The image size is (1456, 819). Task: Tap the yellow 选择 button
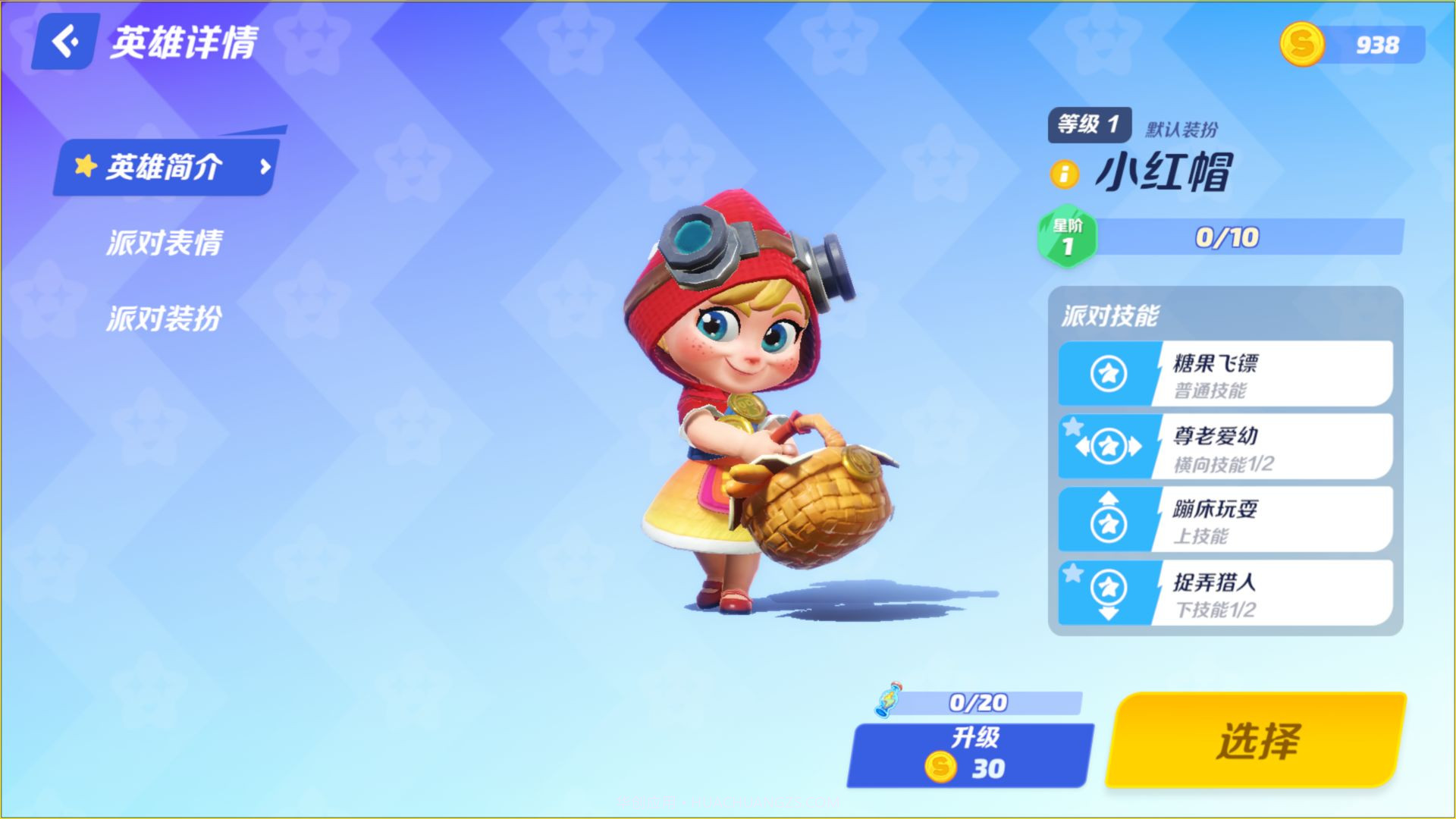[1256, 740]
